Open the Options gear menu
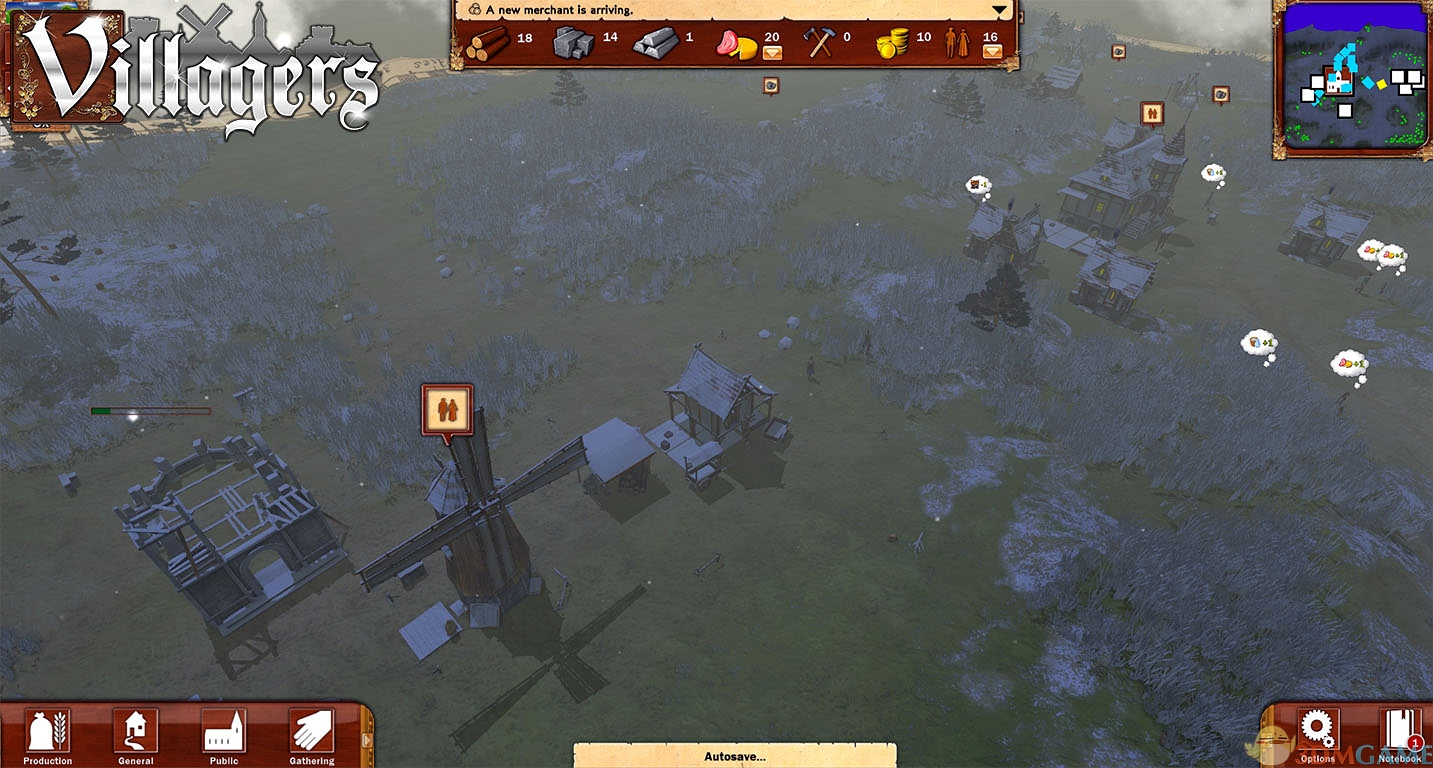The height and width of the screenshot is (768, 1433). pyautogui.click(x=1317, y=731)
